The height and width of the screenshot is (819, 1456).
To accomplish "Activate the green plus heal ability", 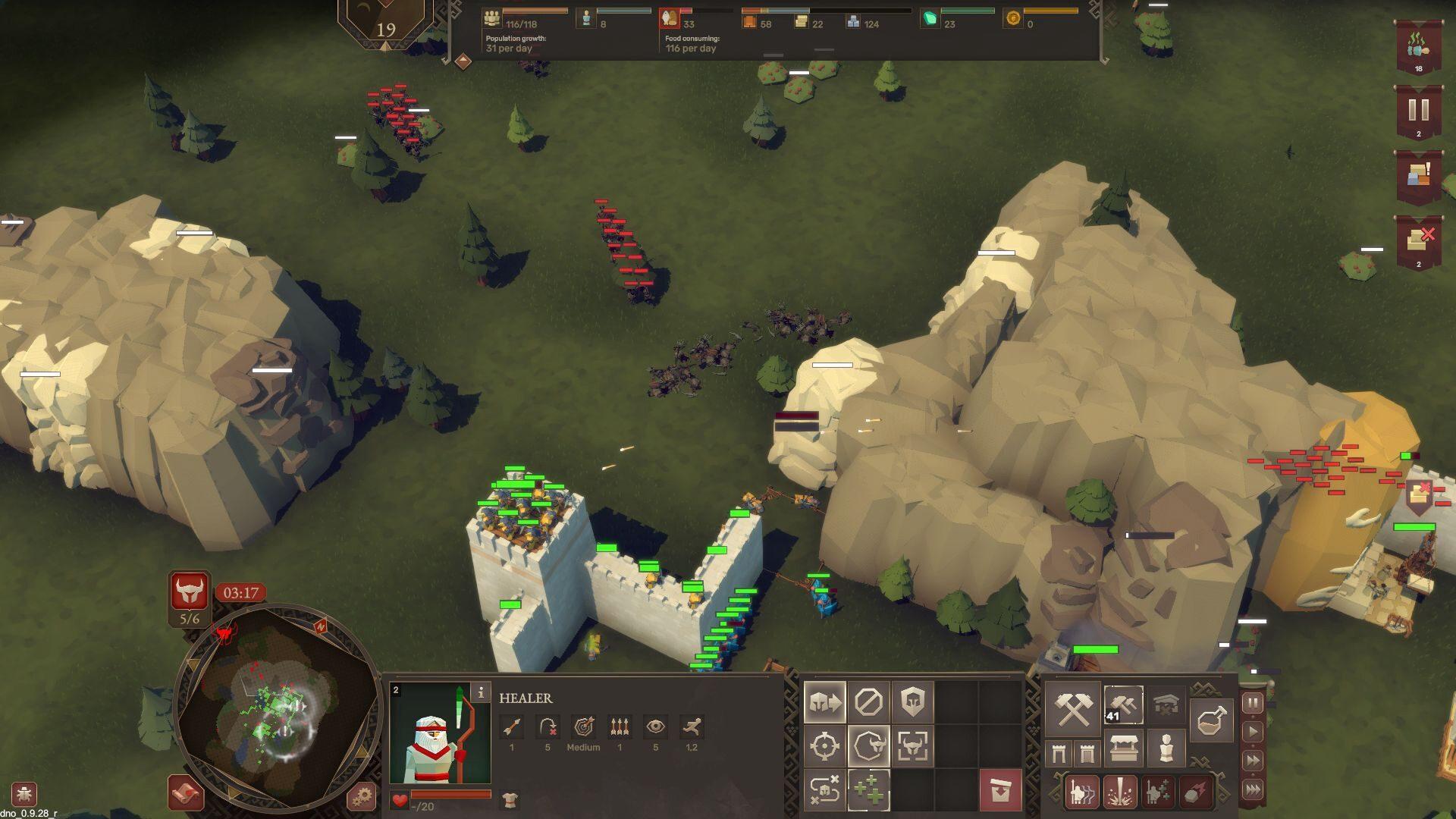I will 868,791.
